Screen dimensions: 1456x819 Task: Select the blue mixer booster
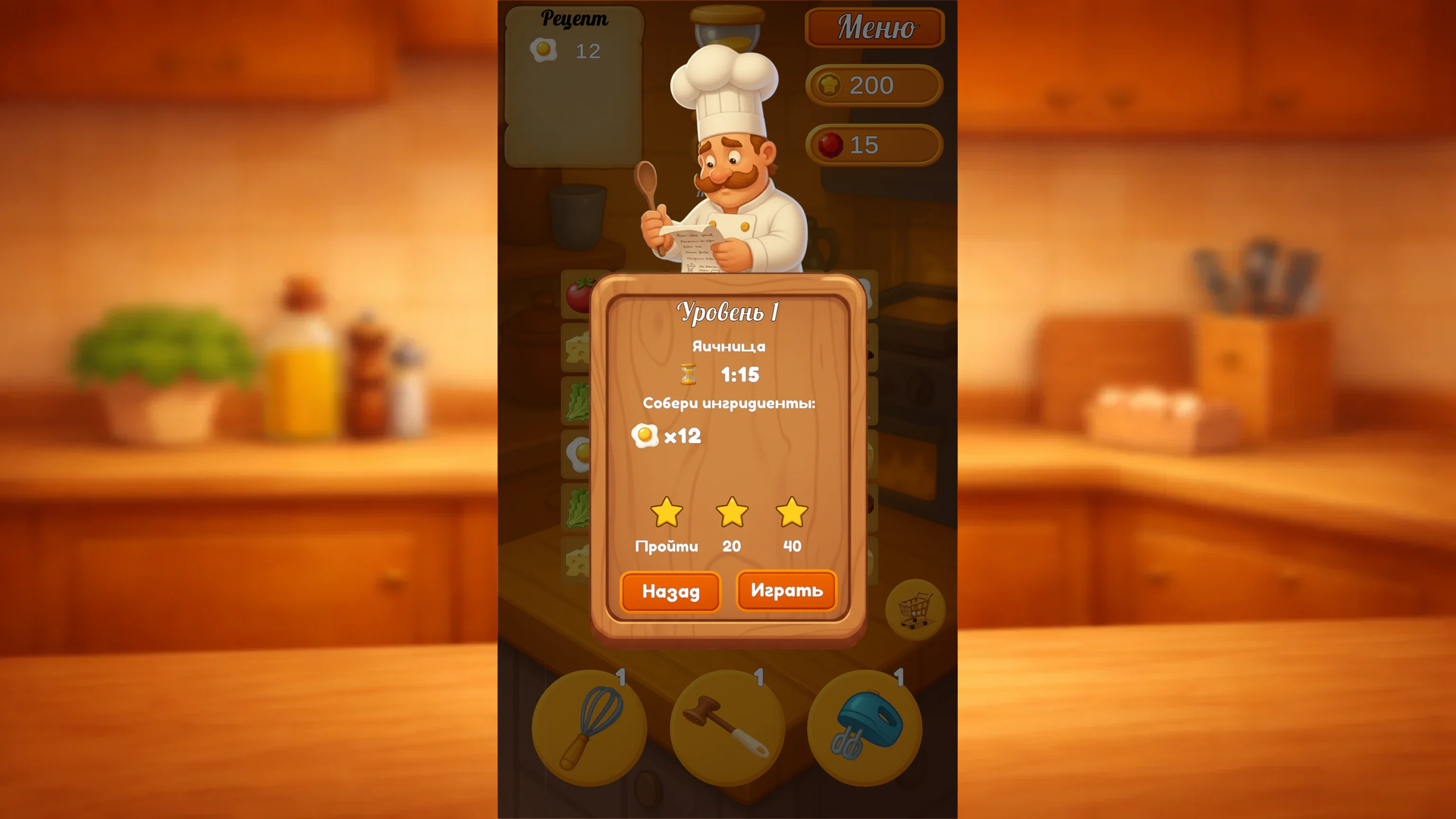pos(864,726)
